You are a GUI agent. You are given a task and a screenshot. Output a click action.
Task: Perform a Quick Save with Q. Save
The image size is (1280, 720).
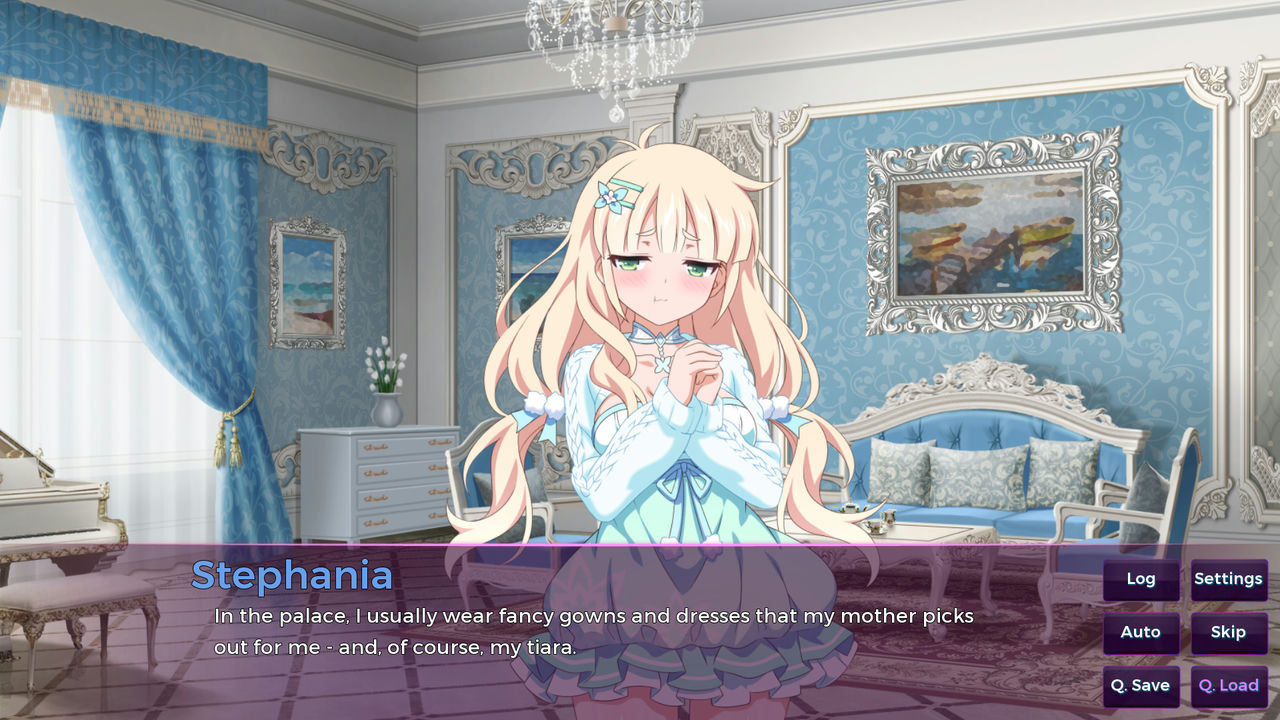point(1140,686)
